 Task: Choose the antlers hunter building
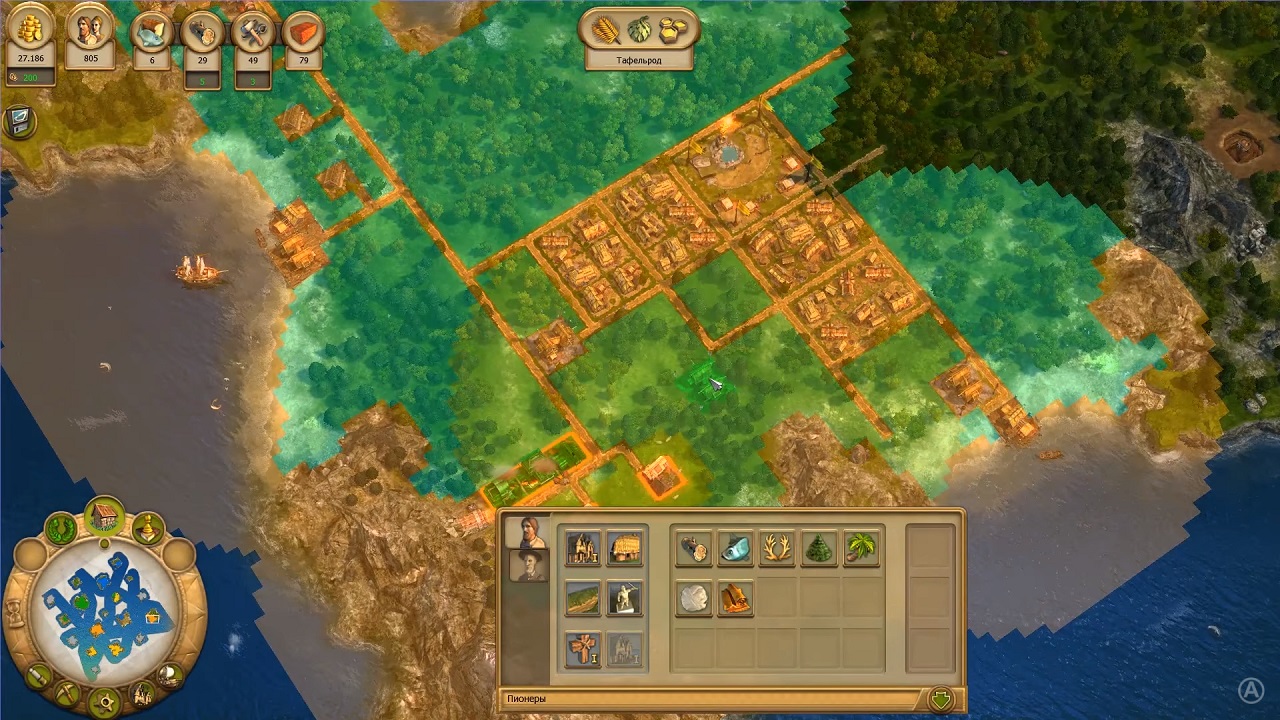[x=778, y=549]
